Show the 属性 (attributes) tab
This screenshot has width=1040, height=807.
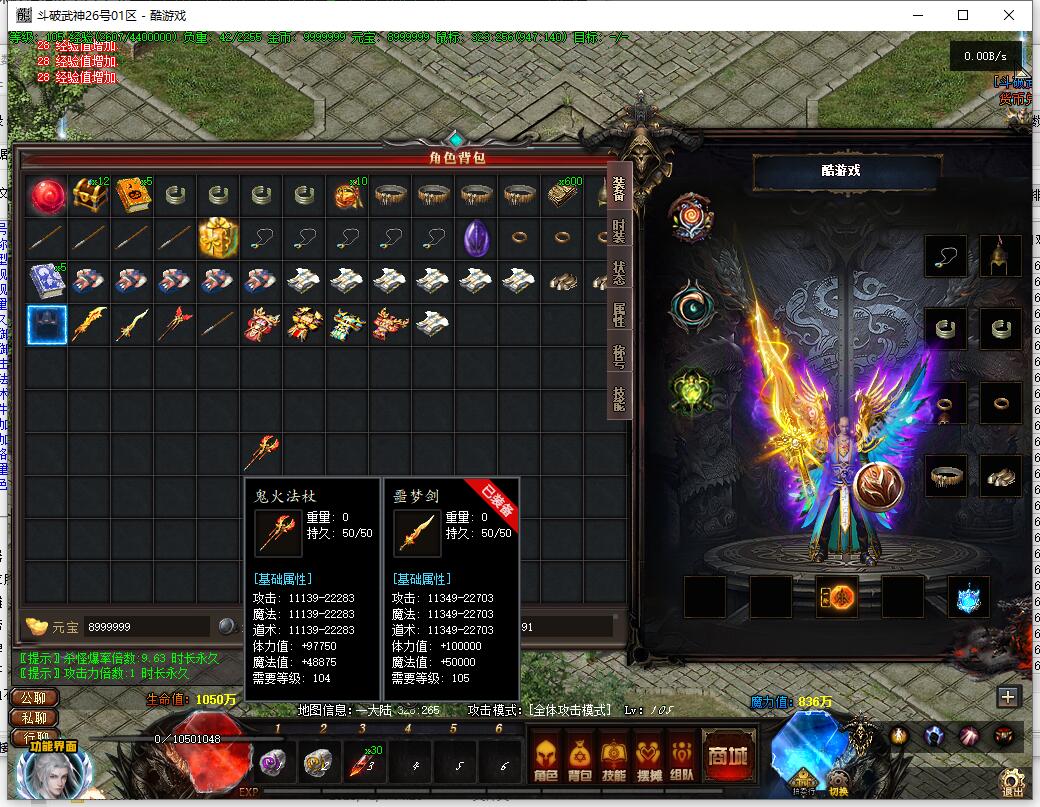[619, 316]
